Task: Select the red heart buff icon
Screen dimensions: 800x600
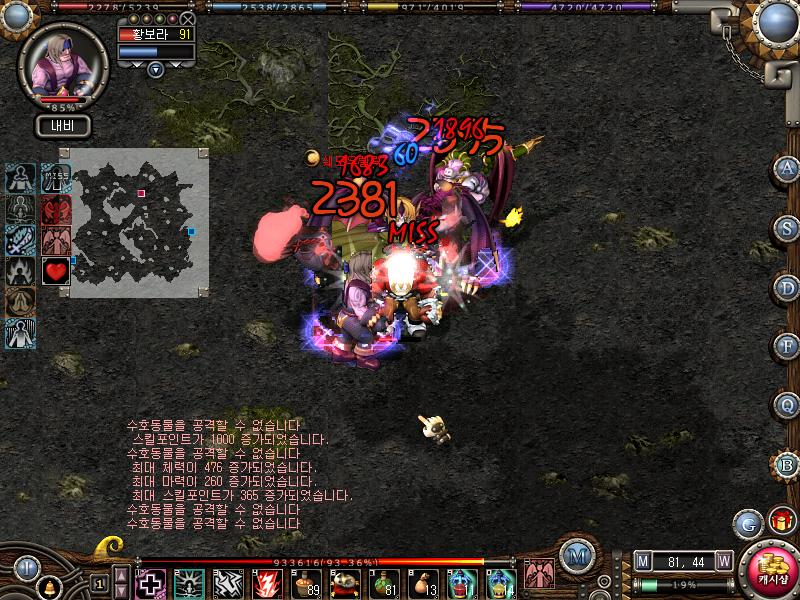Action: pyautogui.click(x=56, y=272)
